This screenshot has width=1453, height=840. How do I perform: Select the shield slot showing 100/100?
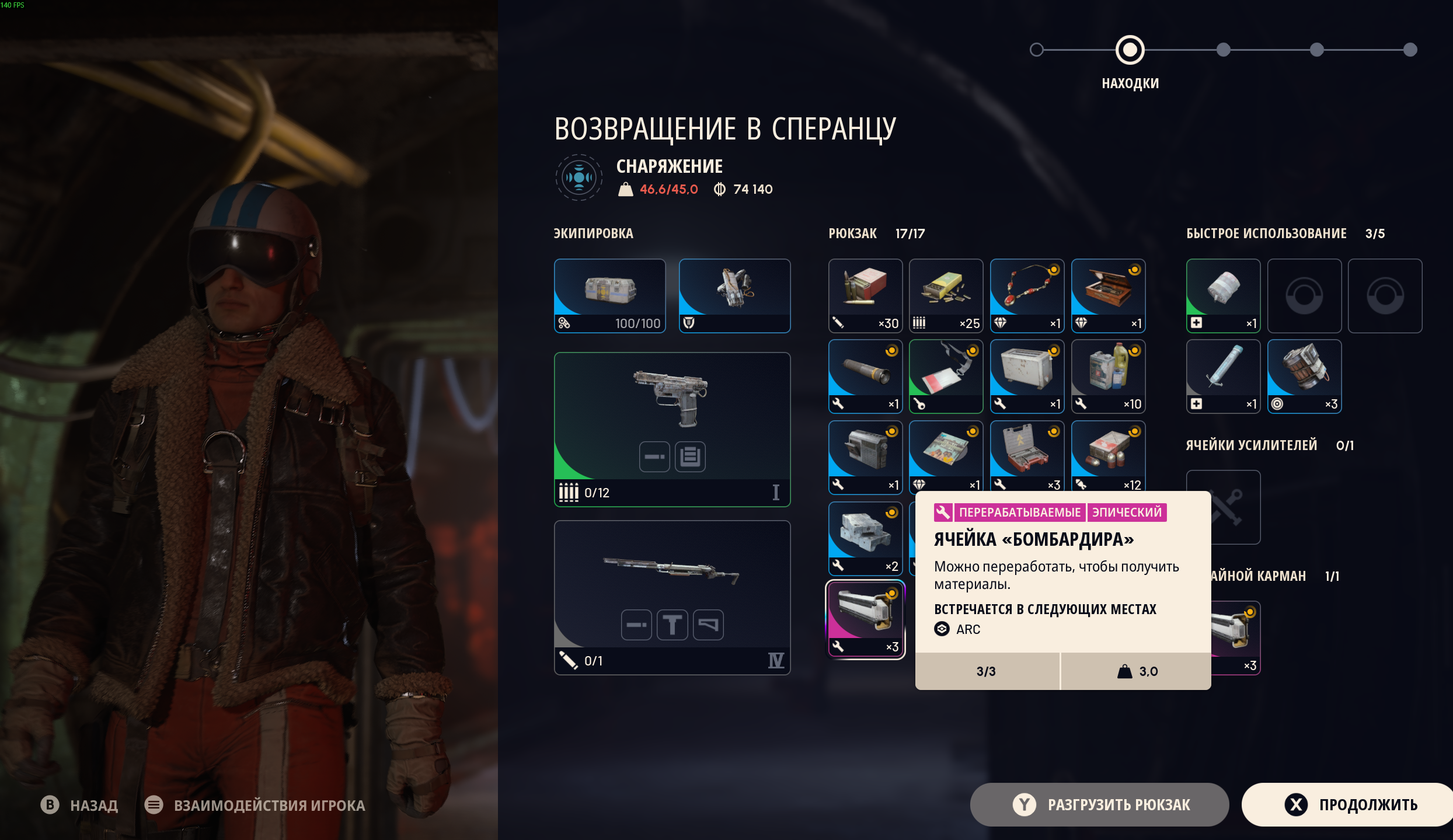tap(609, 296)
